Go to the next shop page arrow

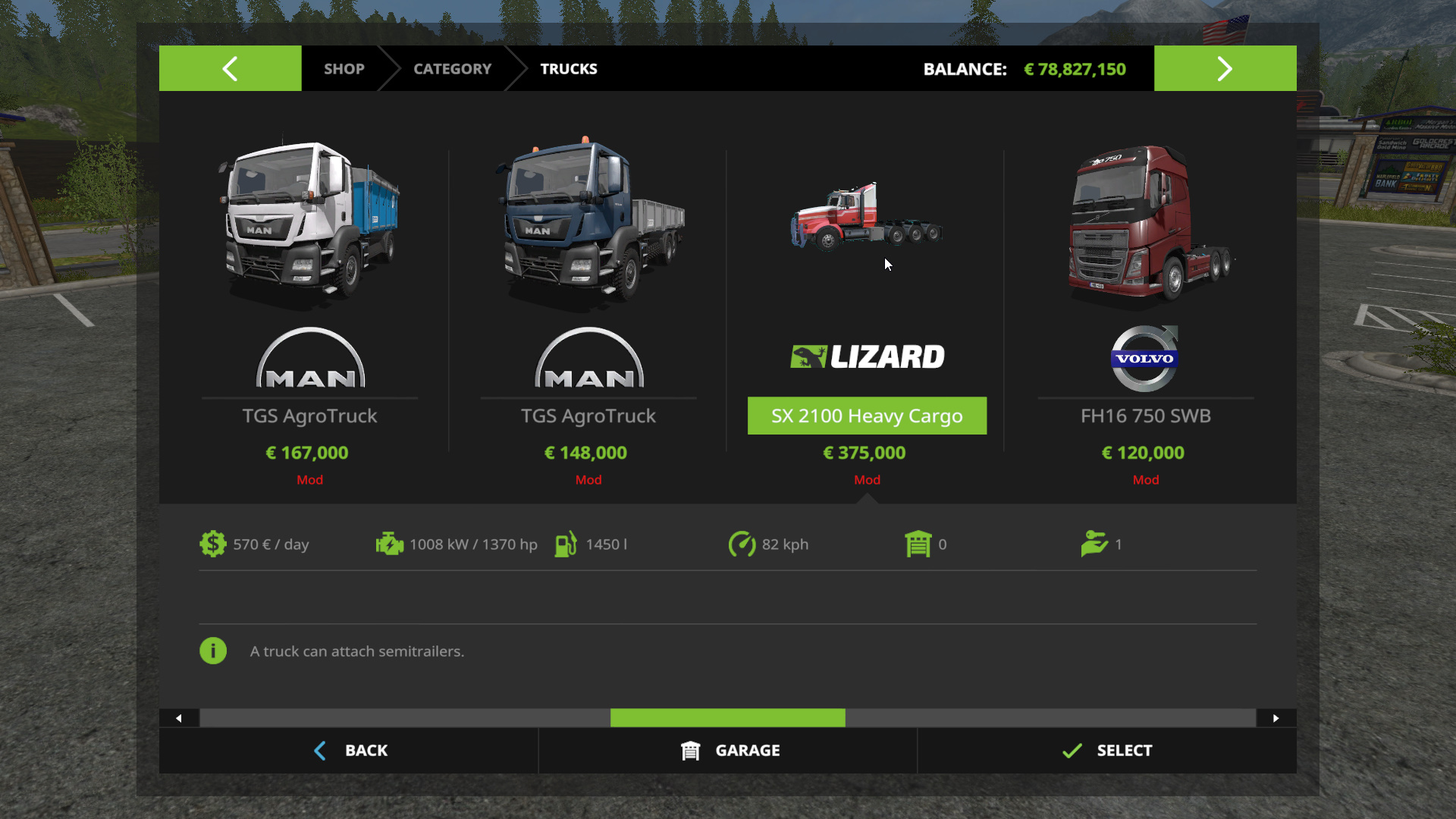point(1225,69)
